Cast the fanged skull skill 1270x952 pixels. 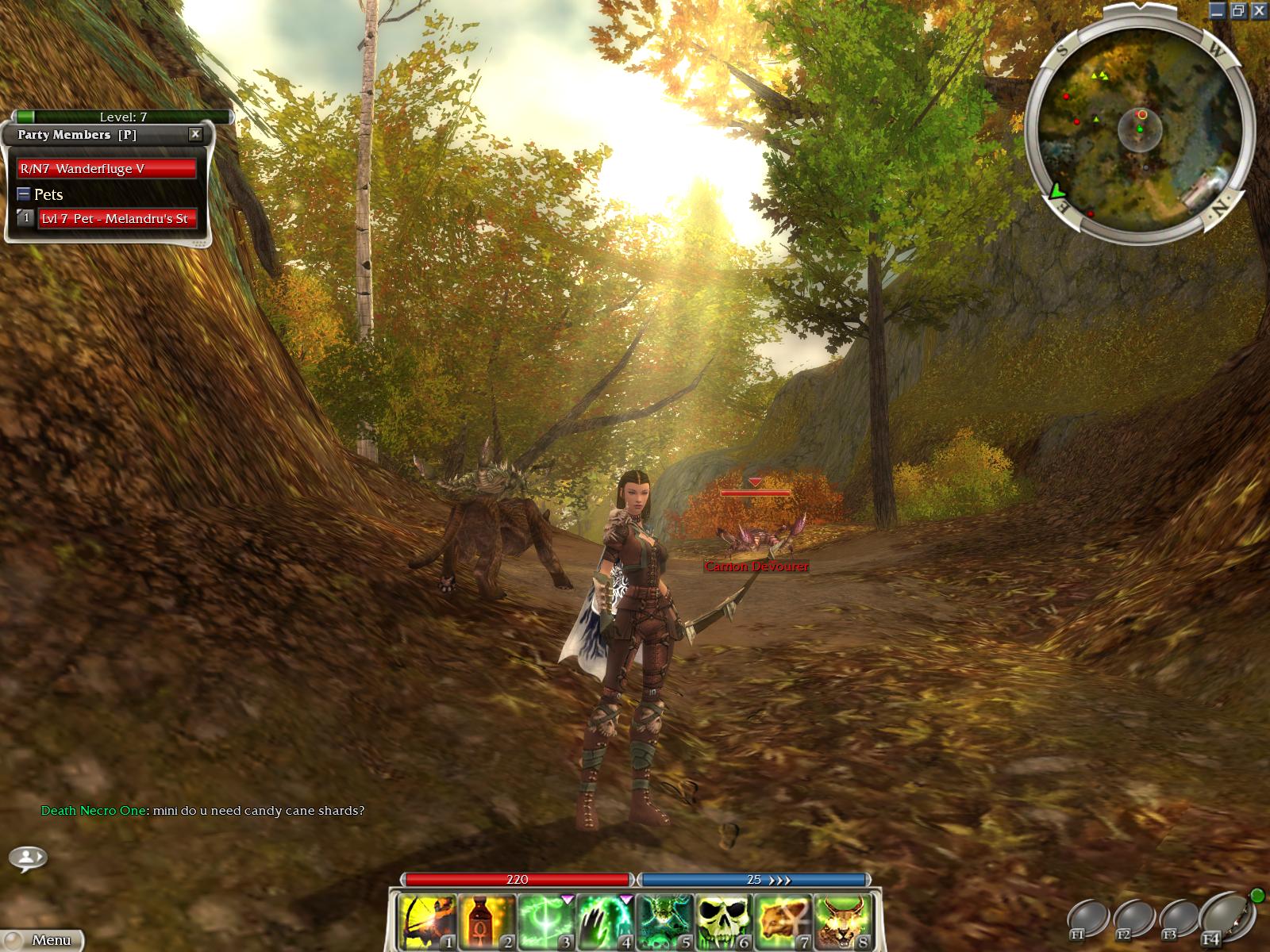click(x=725, y=922)
